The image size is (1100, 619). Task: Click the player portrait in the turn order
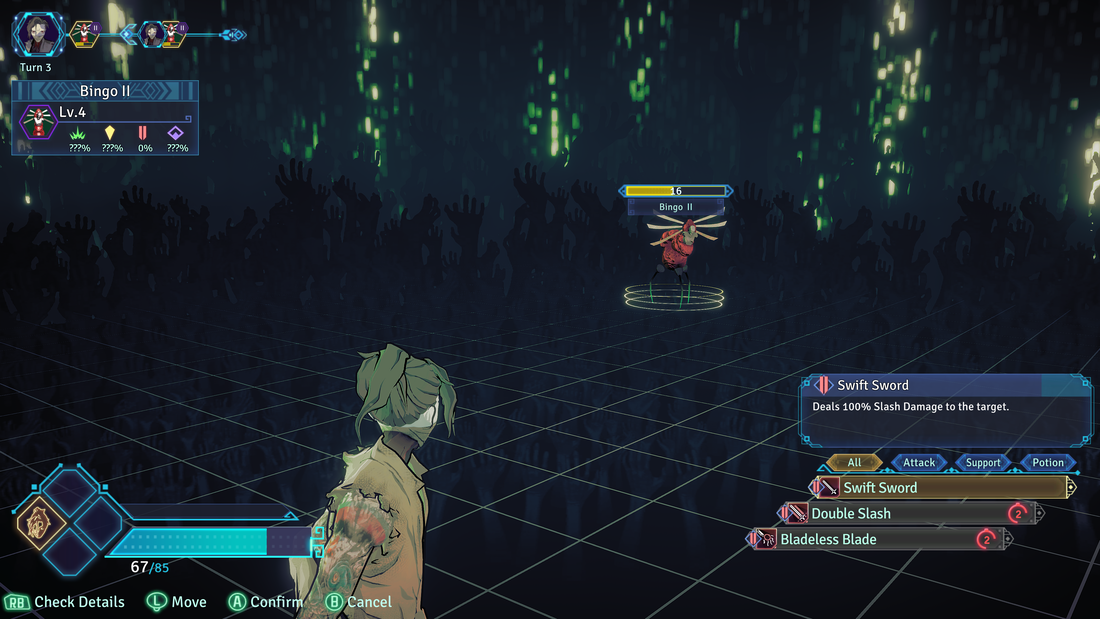[x=37, y=35]
